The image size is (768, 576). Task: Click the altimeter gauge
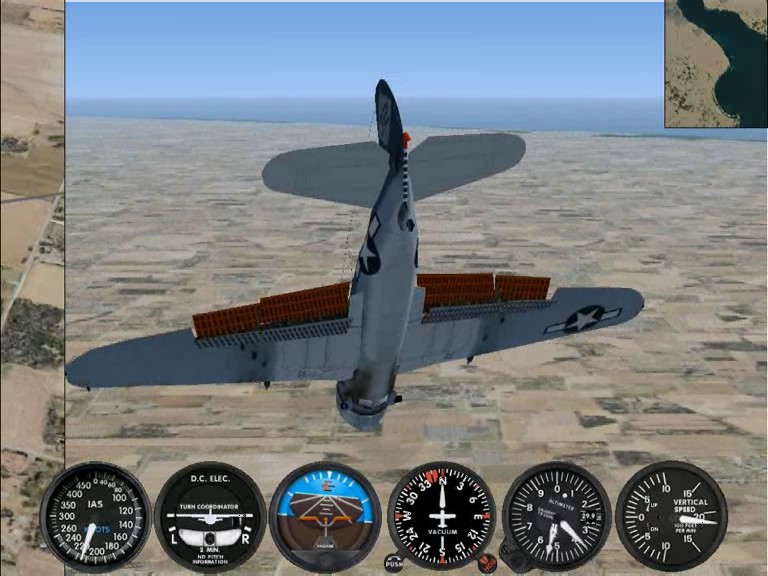(557, 516)
